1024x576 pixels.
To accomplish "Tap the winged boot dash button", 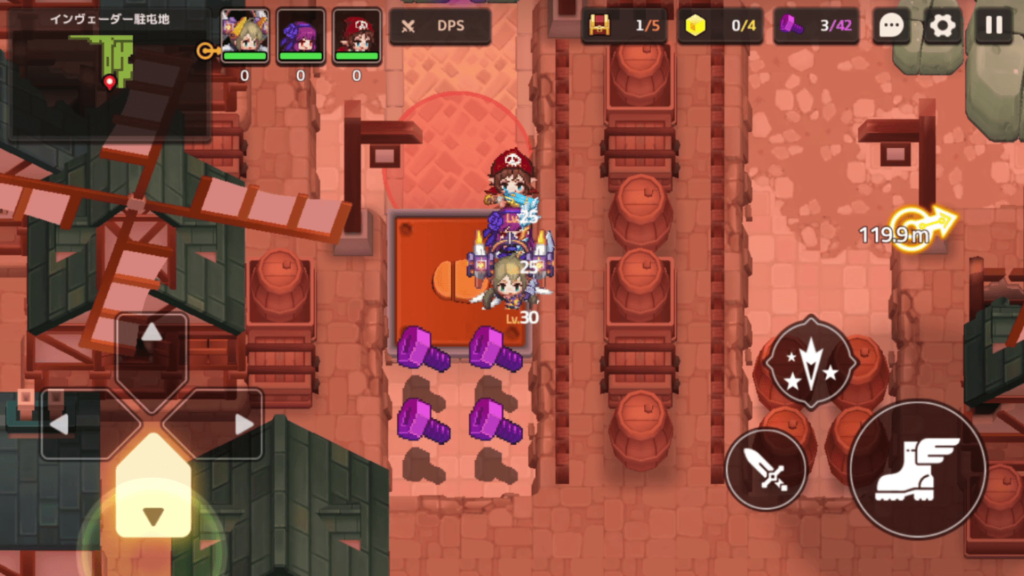I will pos(917,468).
